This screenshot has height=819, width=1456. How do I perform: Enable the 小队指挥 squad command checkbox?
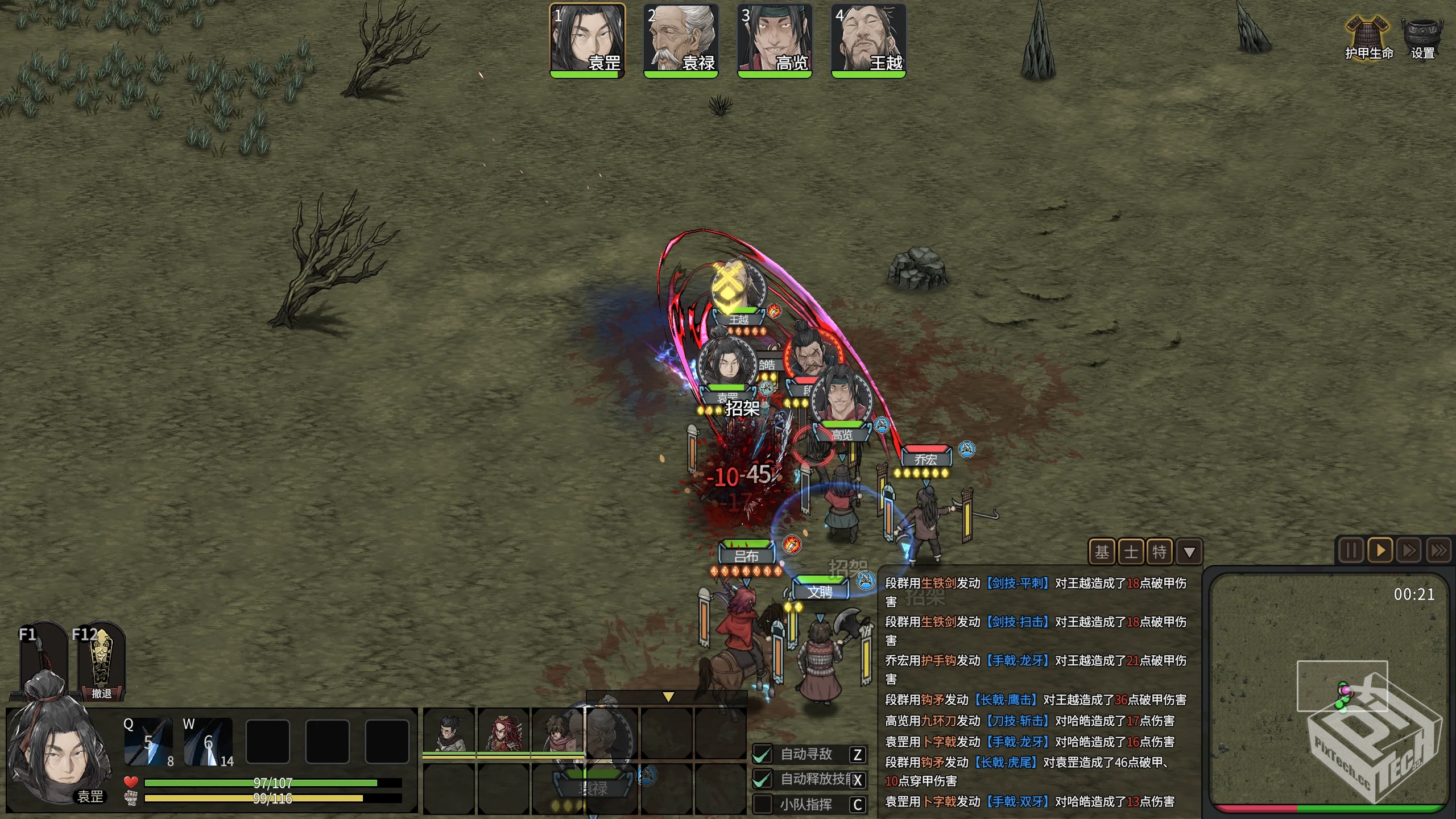pyautogui.click(x=762, y=804)
